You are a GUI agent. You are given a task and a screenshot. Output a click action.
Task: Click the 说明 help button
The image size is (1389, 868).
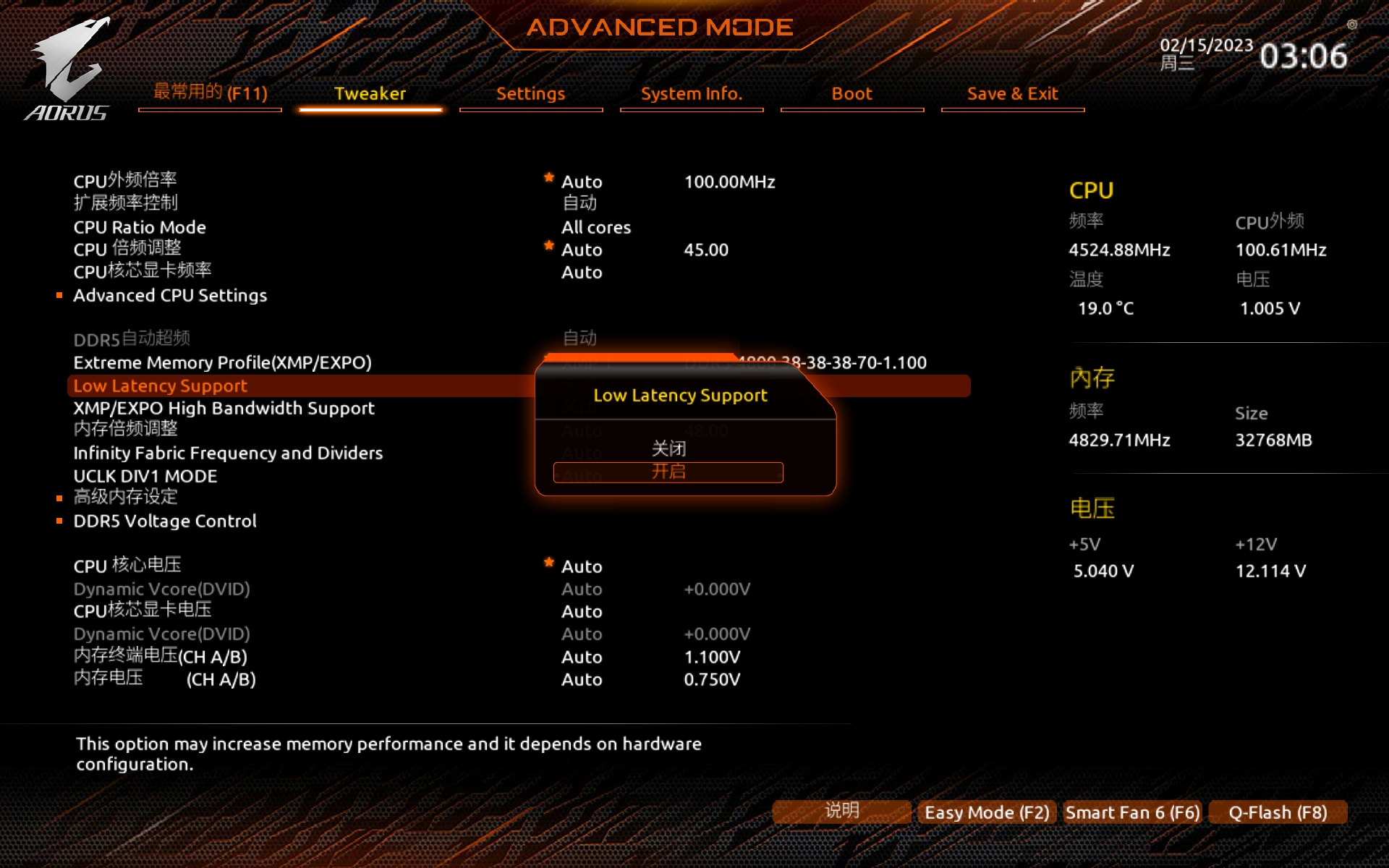pyautogui.click(x=841, y=811)
